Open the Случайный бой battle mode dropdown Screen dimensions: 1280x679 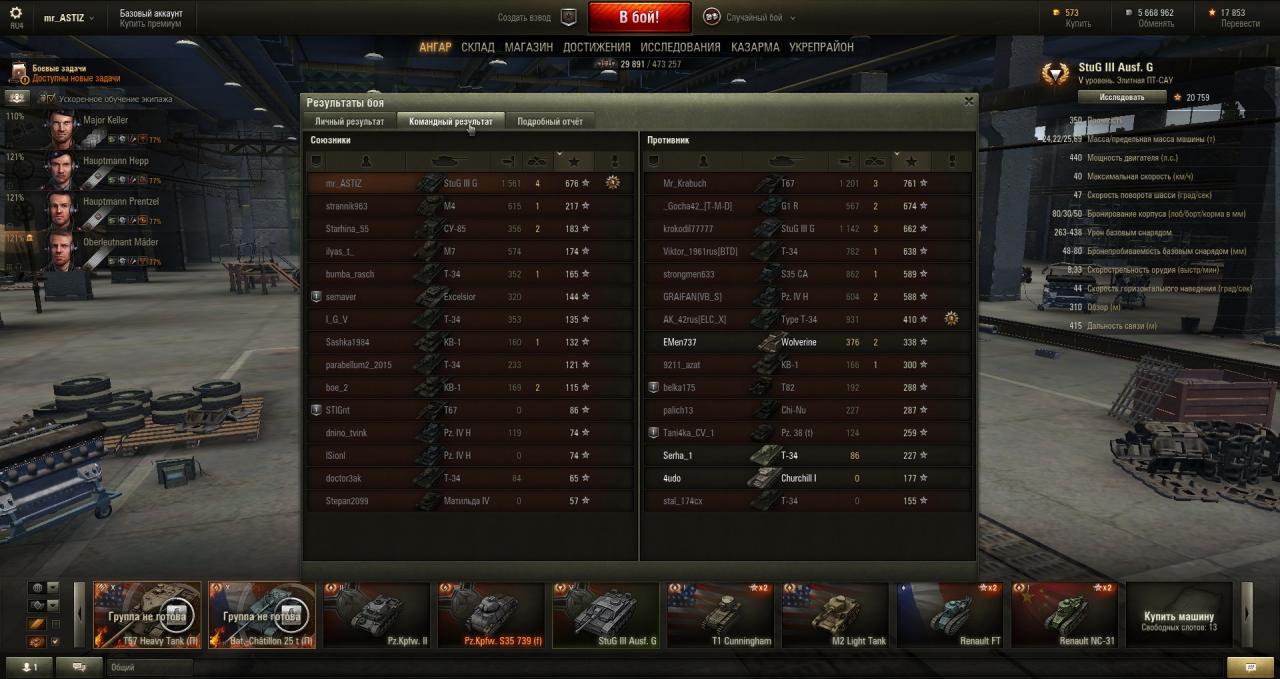click(x=746, y=17)
